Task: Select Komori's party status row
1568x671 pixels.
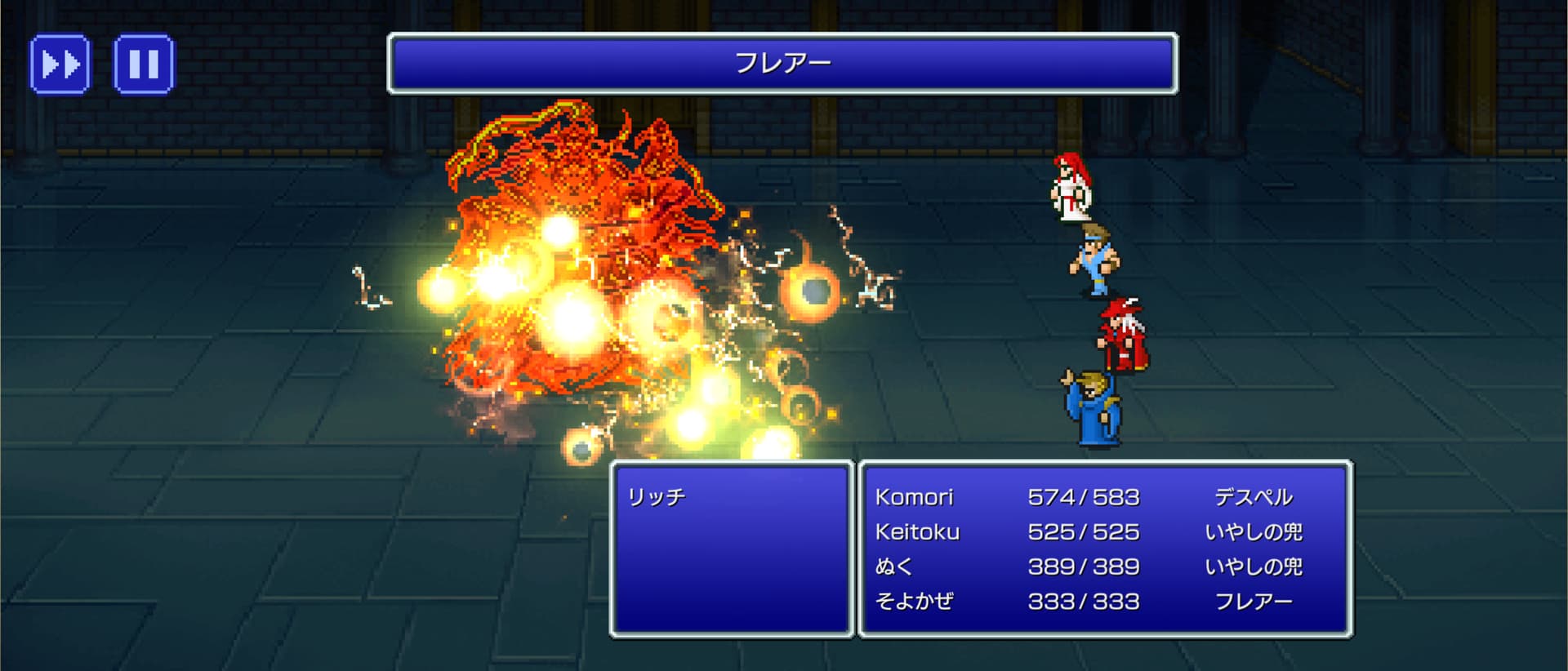Action: 1104,497
